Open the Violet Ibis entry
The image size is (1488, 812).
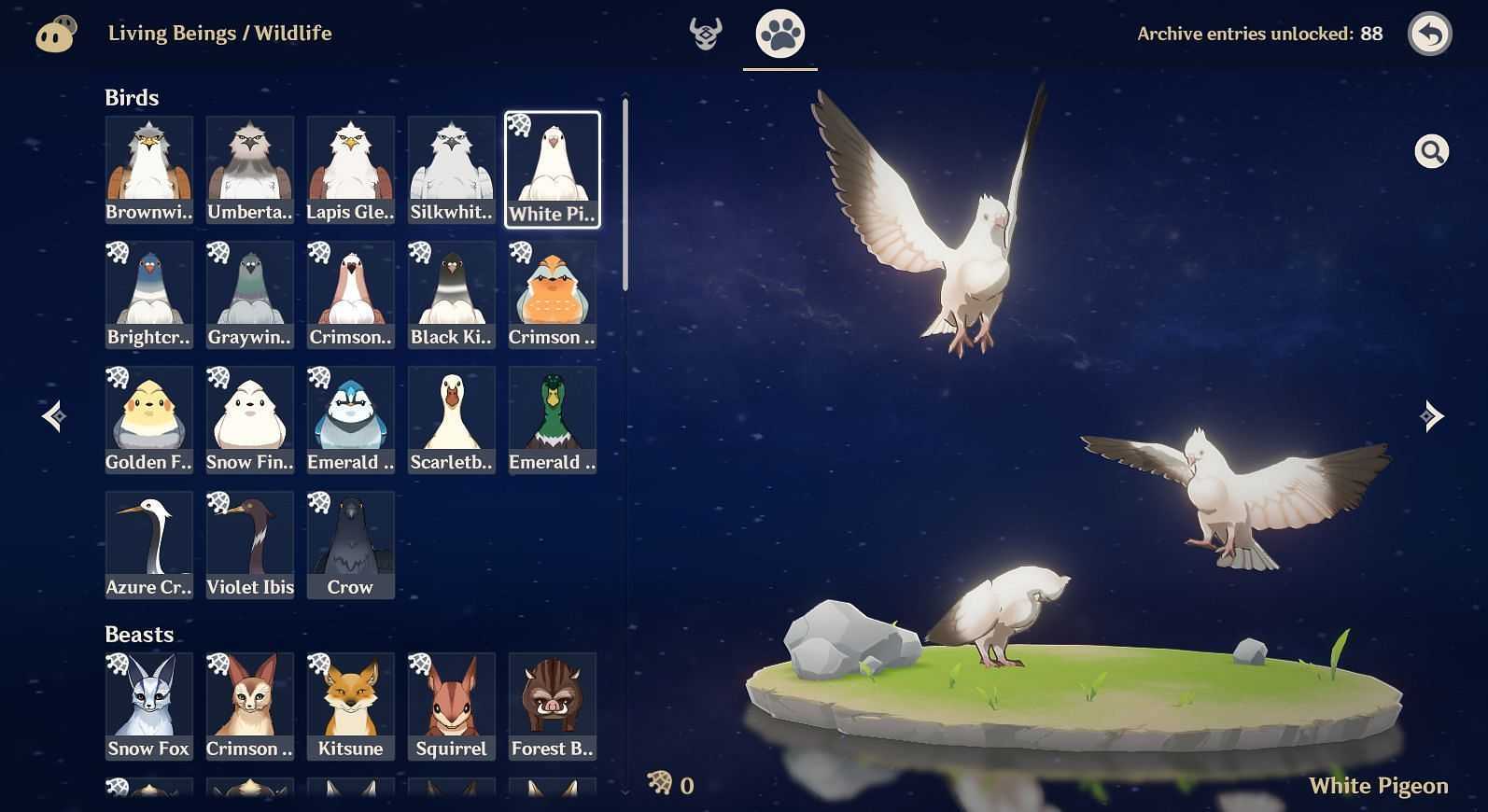[x=250, y=545]
